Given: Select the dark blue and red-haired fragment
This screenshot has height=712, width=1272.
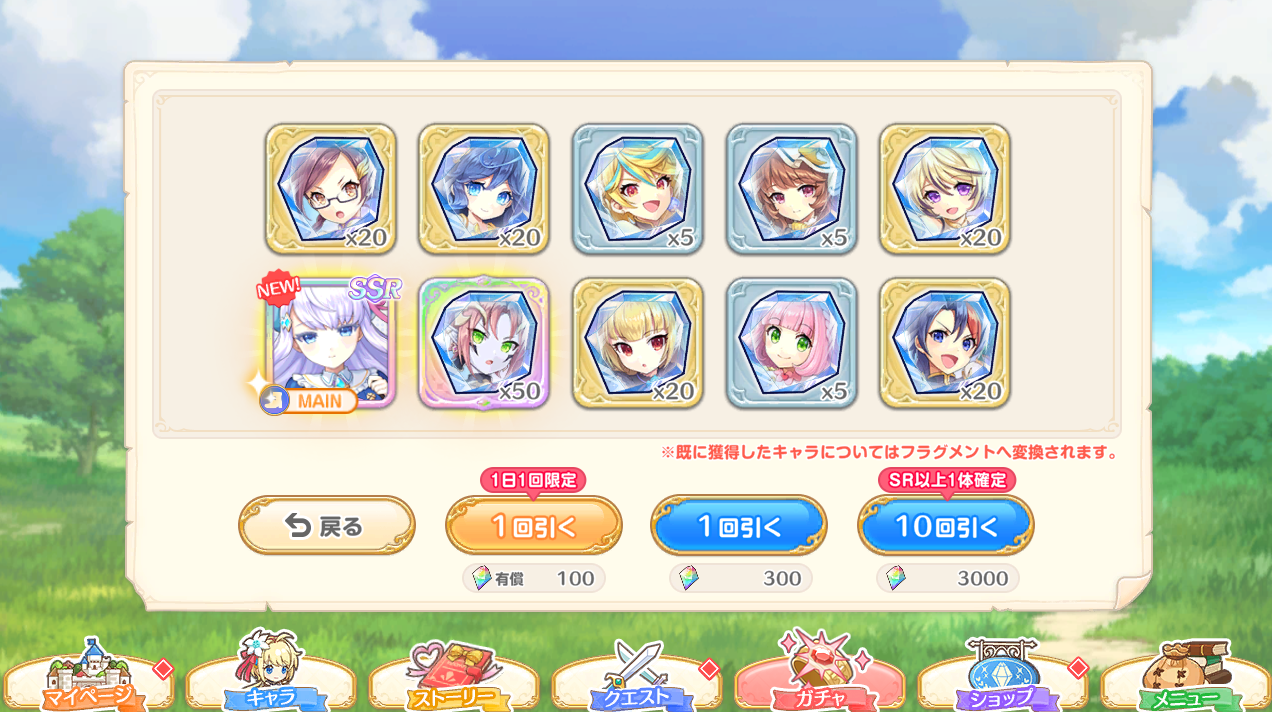Looking at the screenshot, I should coord(945,343).
